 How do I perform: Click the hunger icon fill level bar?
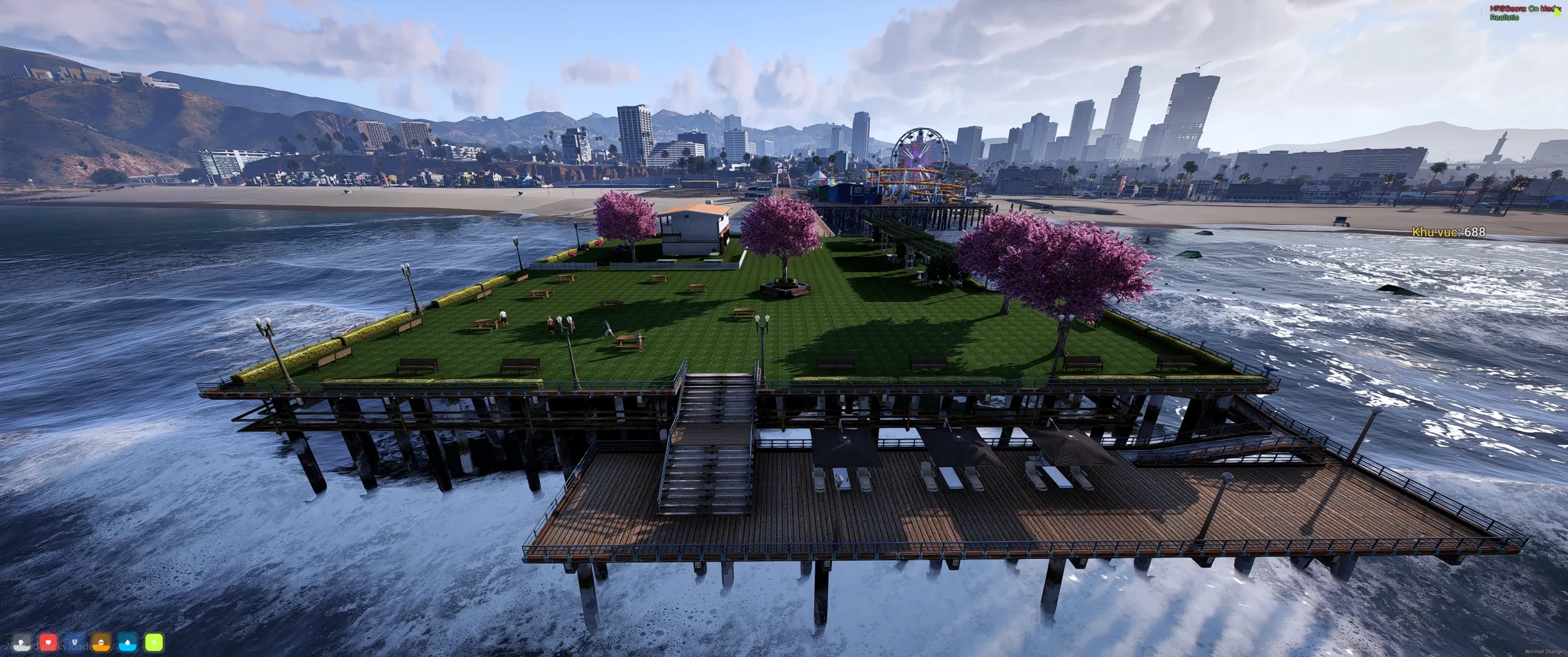pyautogui.click(x=101, y=648)
